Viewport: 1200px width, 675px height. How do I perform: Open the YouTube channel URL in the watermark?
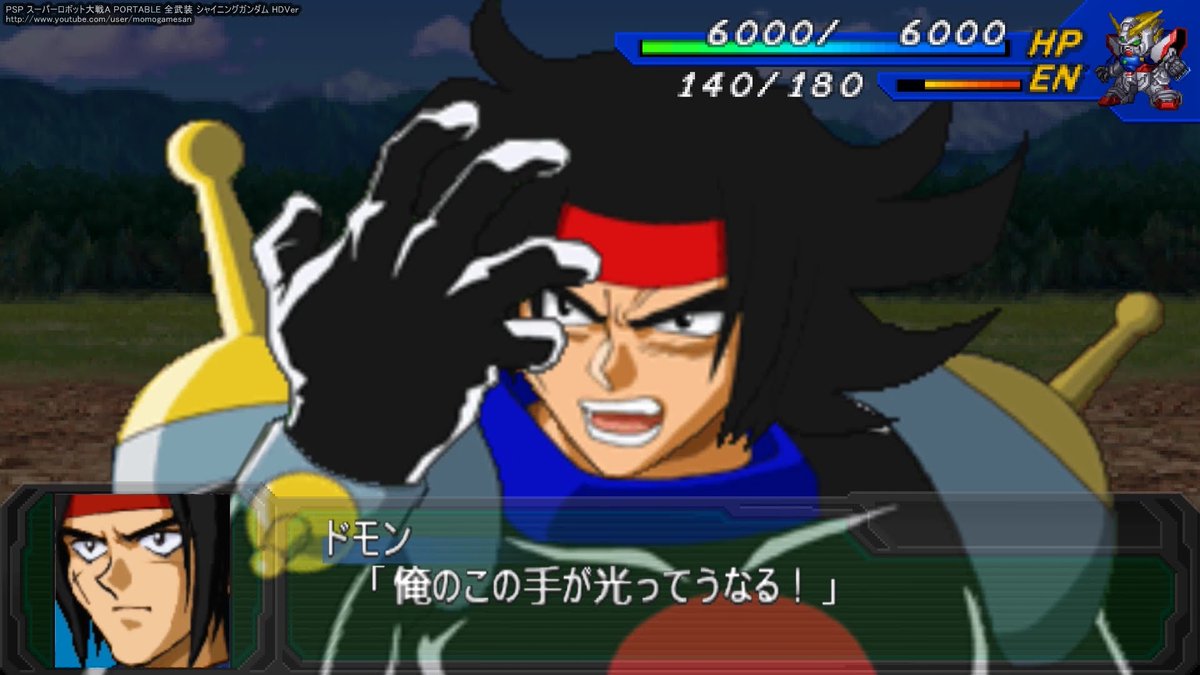[x=100, y=20]
